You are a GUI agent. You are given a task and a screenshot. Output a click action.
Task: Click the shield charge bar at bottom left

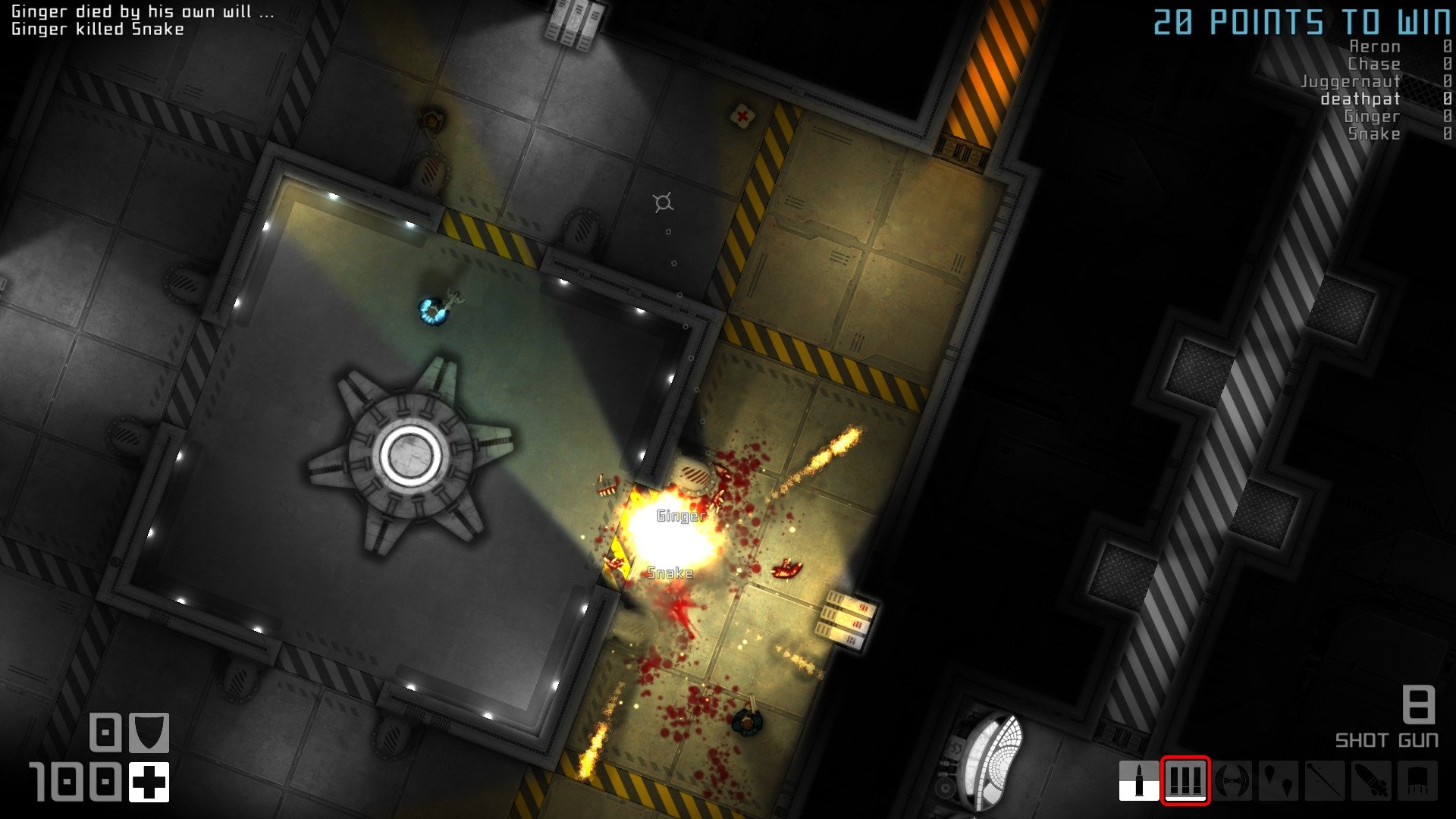(105, 731)
